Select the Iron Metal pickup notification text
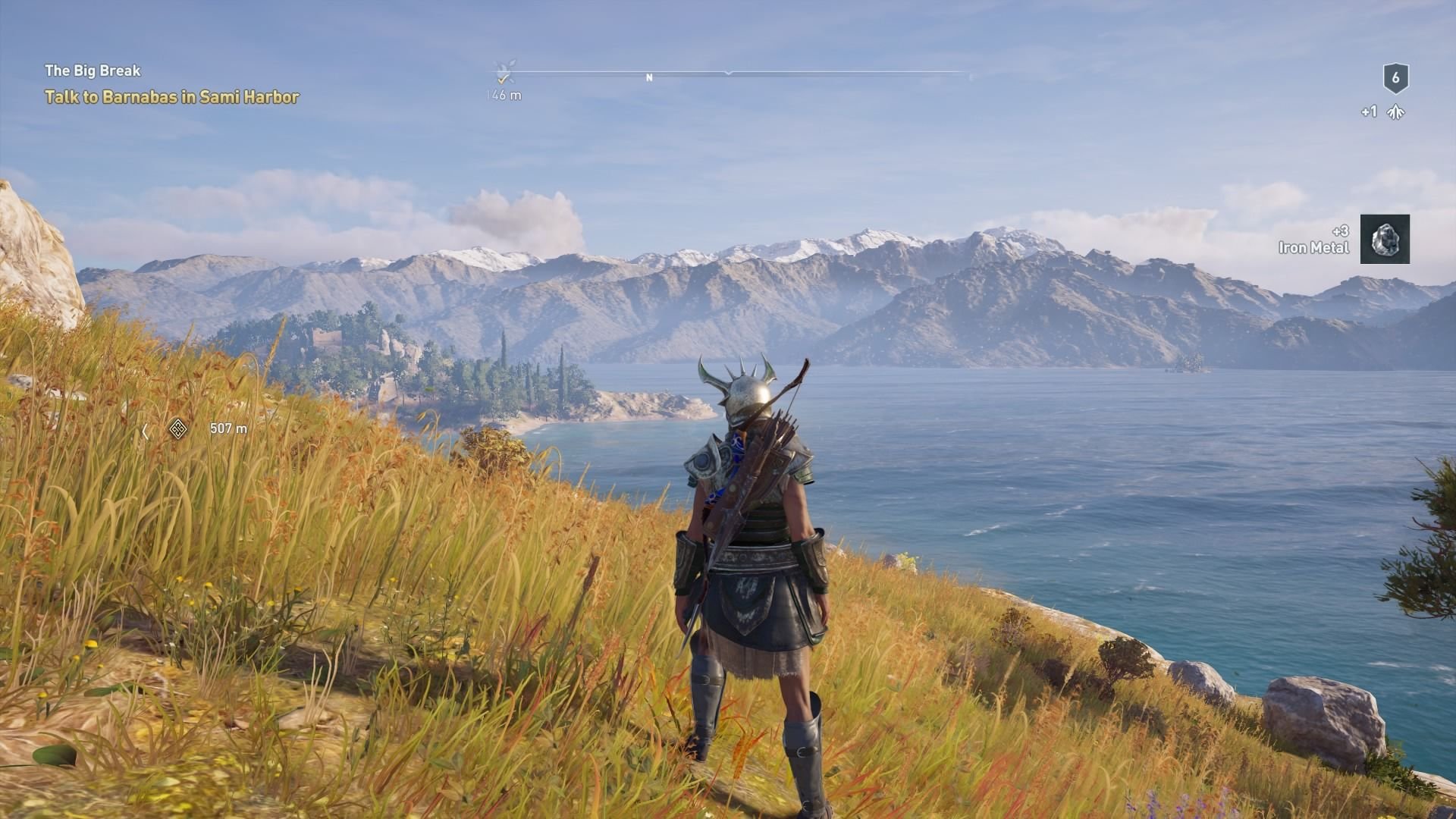This screenshot has width=1456, height=819. coord(1313,246)
